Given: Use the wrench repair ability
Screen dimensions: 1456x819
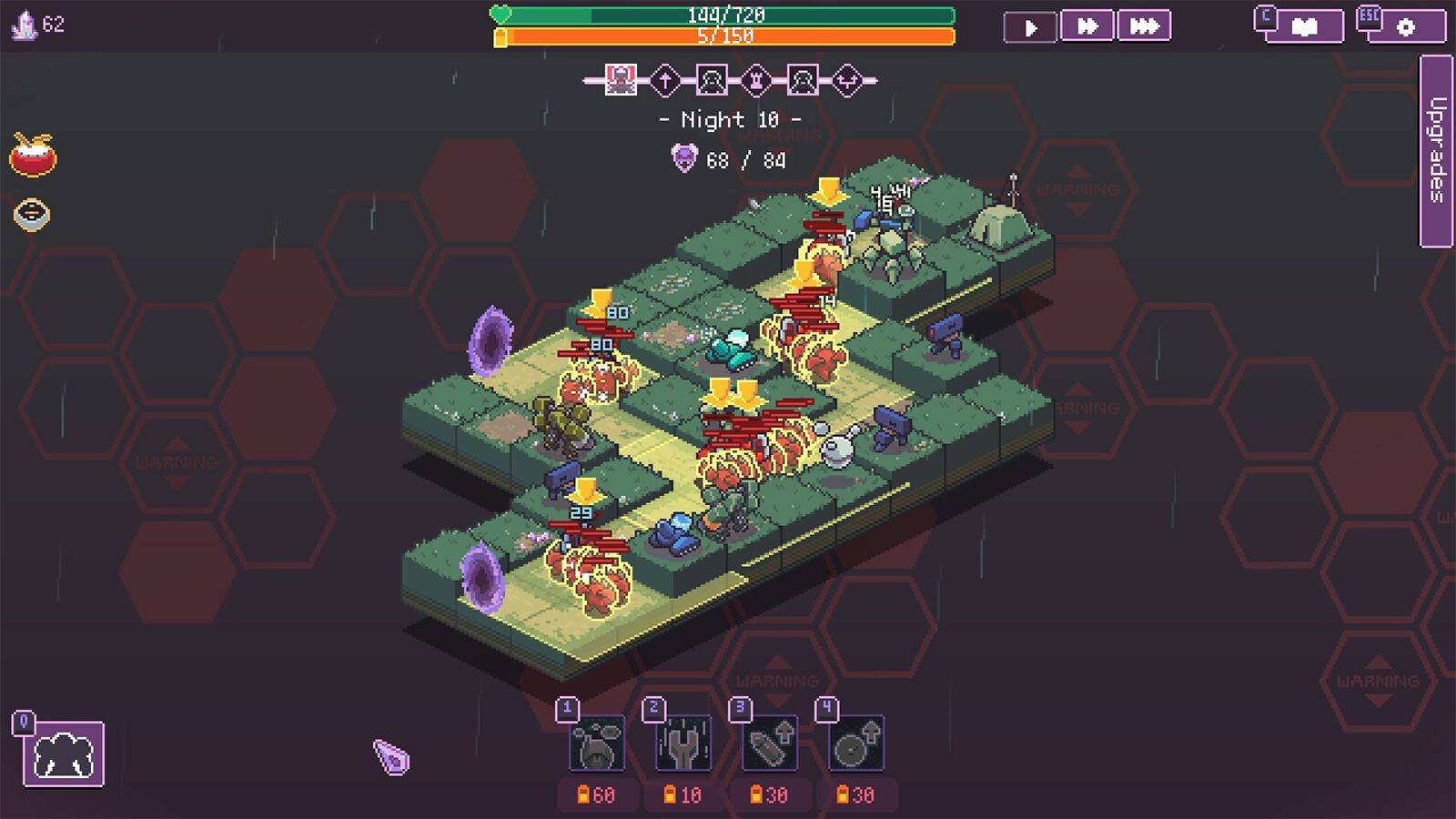Looking at the screenshot, I should [x=683, y=744].
